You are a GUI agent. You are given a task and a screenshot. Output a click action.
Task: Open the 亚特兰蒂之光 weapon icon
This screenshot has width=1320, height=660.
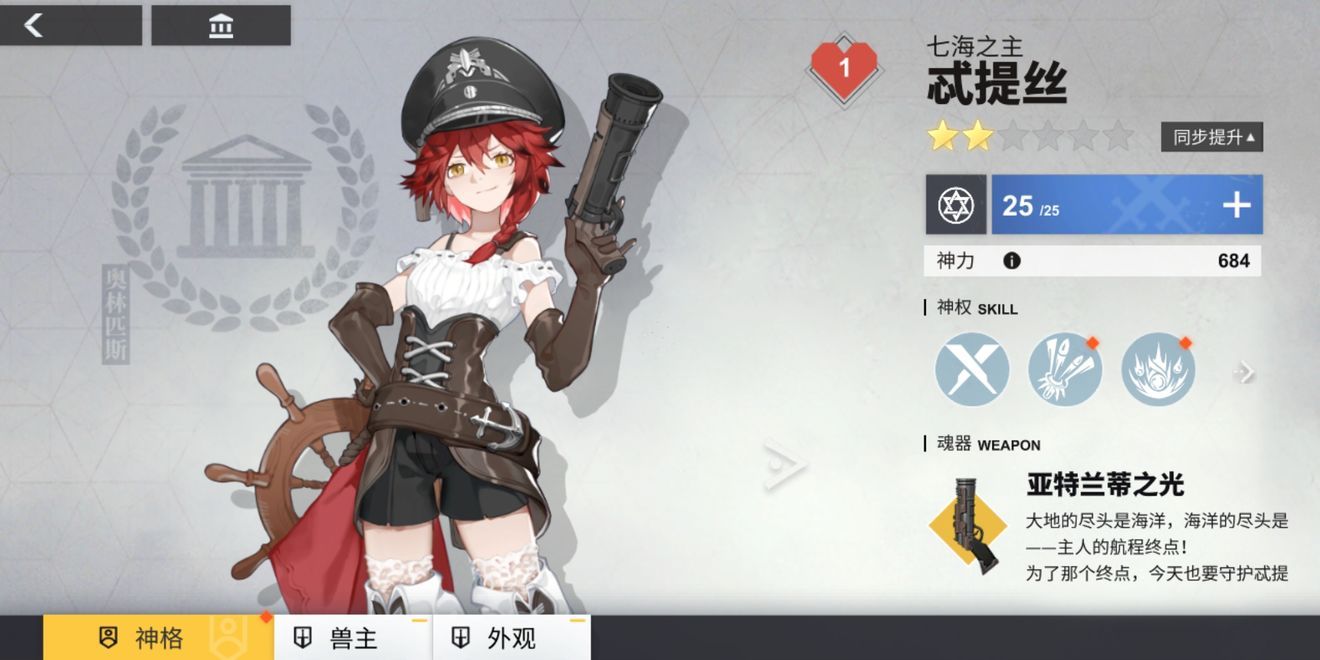[968, 524]
